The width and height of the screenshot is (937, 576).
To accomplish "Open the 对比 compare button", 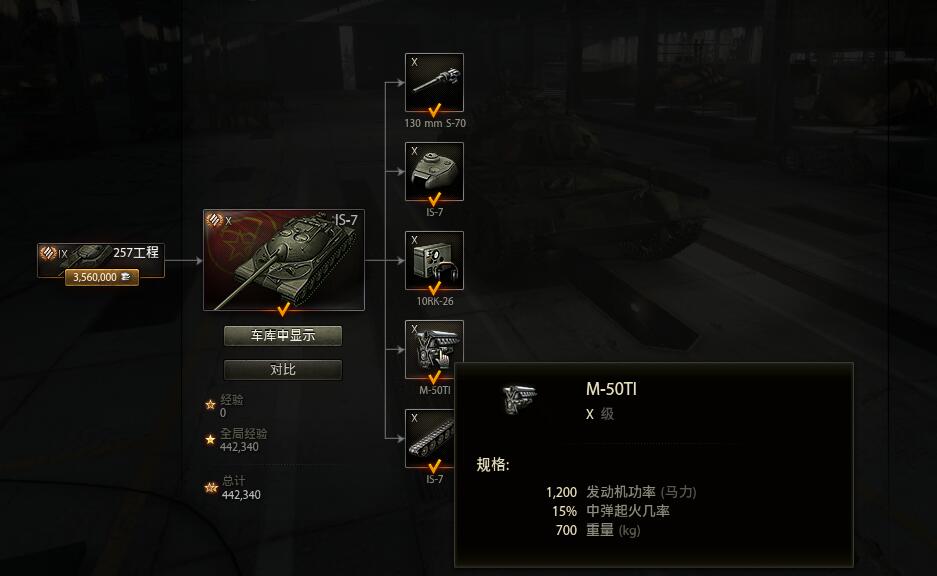I will click(x=282, y=370).
